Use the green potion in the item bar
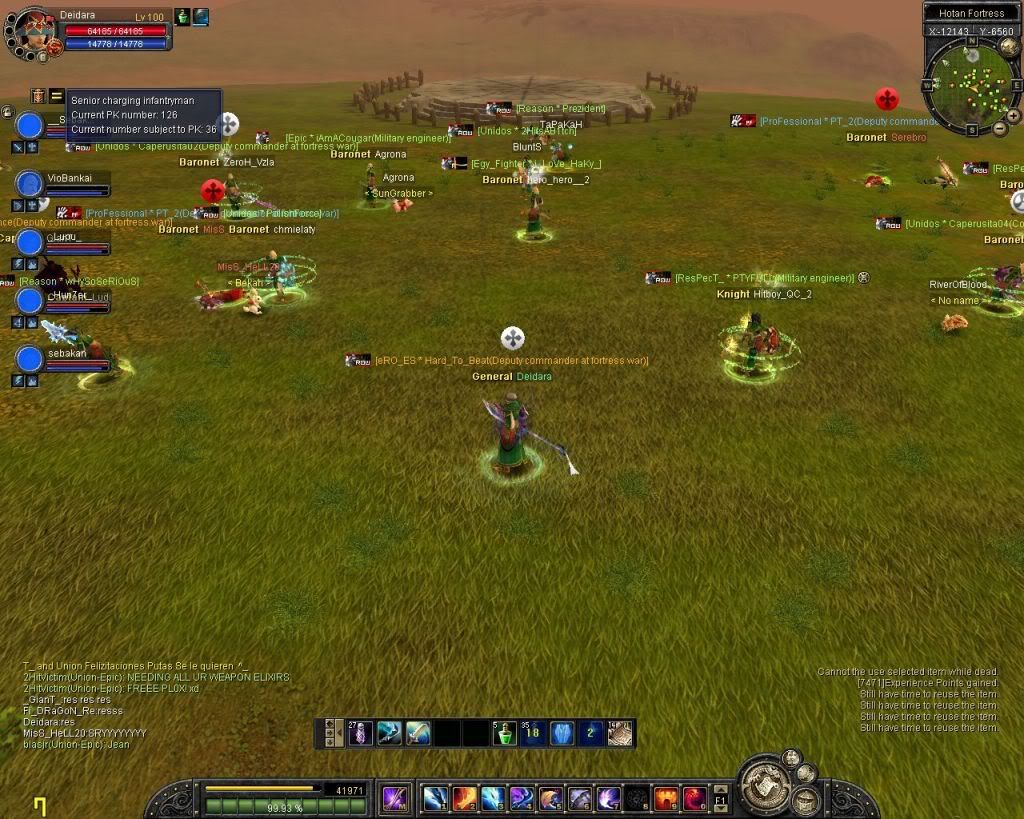 [x=506, y=733]
